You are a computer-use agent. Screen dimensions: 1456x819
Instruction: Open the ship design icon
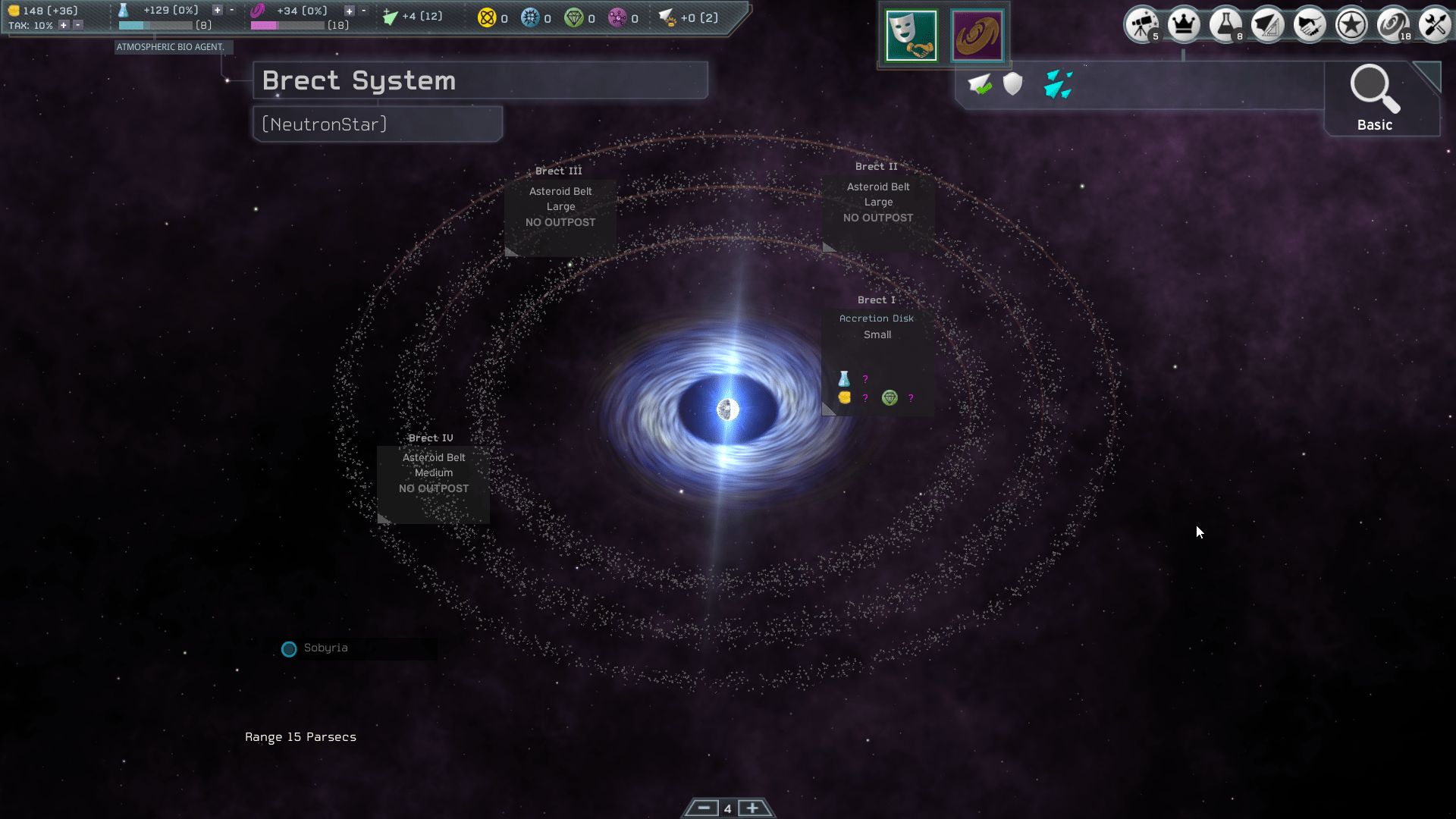(x=1268, y=24)
